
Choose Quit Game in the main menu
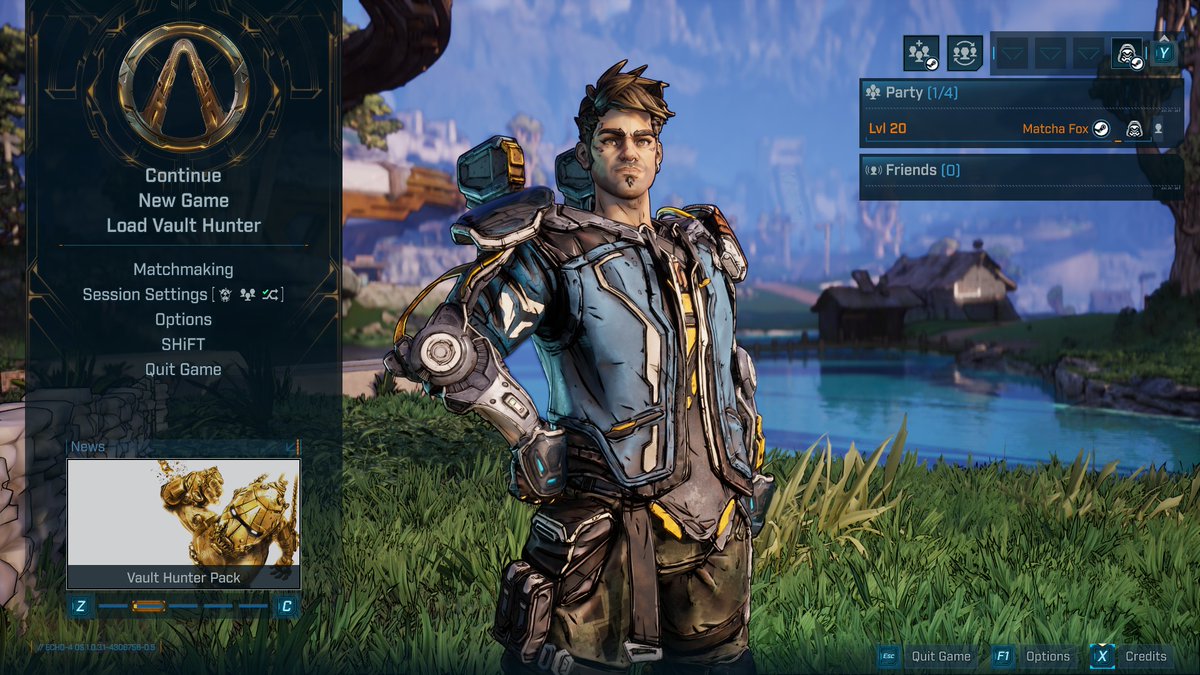click(x=183, y=369)
